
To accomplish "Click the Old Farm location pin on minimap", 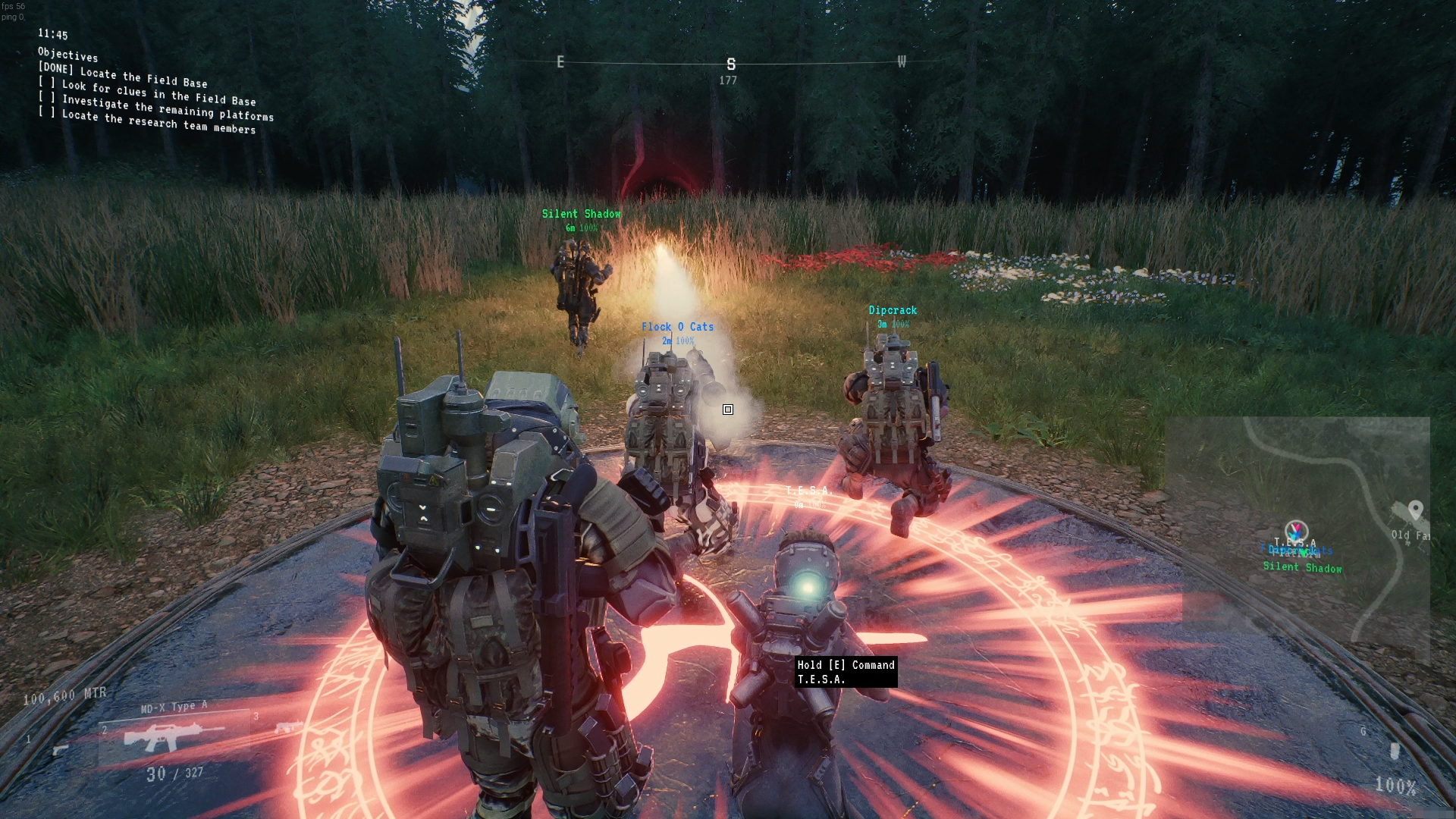I will click(1415, 510).
